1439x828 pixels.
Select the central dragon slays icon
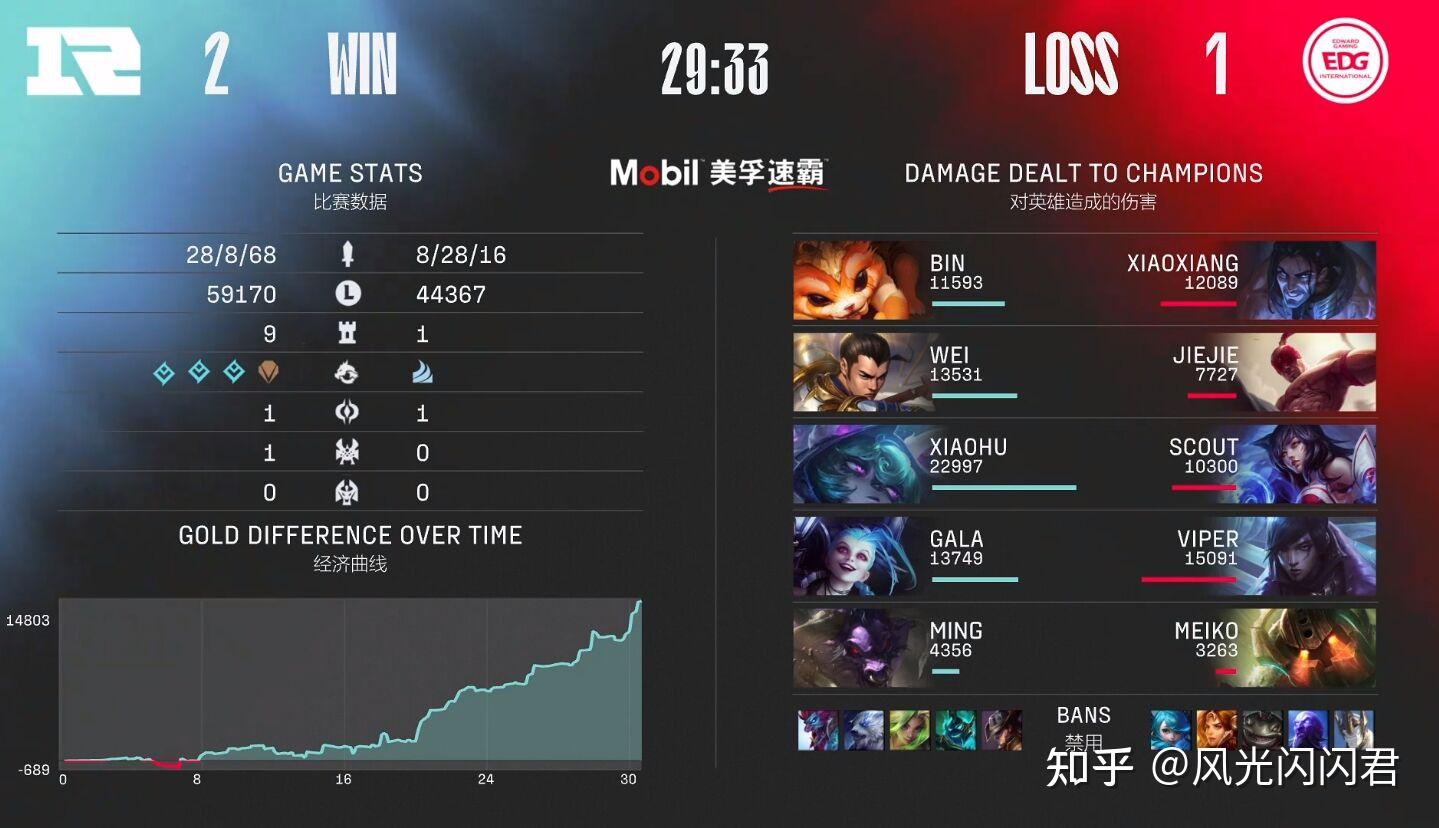(349, 373)
